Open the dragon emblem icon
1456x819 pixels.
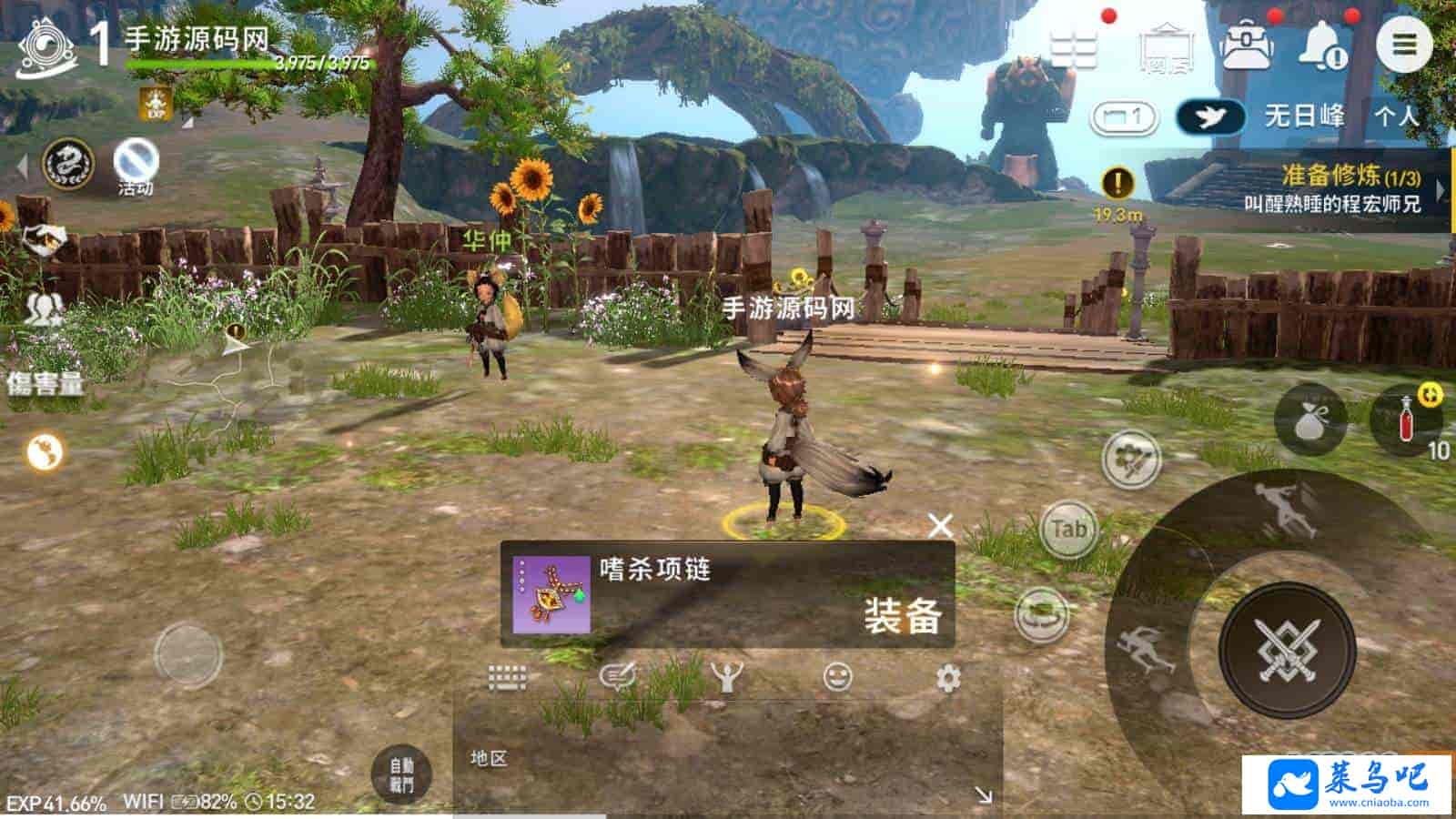pyautogui.click(x=68, y=165)
